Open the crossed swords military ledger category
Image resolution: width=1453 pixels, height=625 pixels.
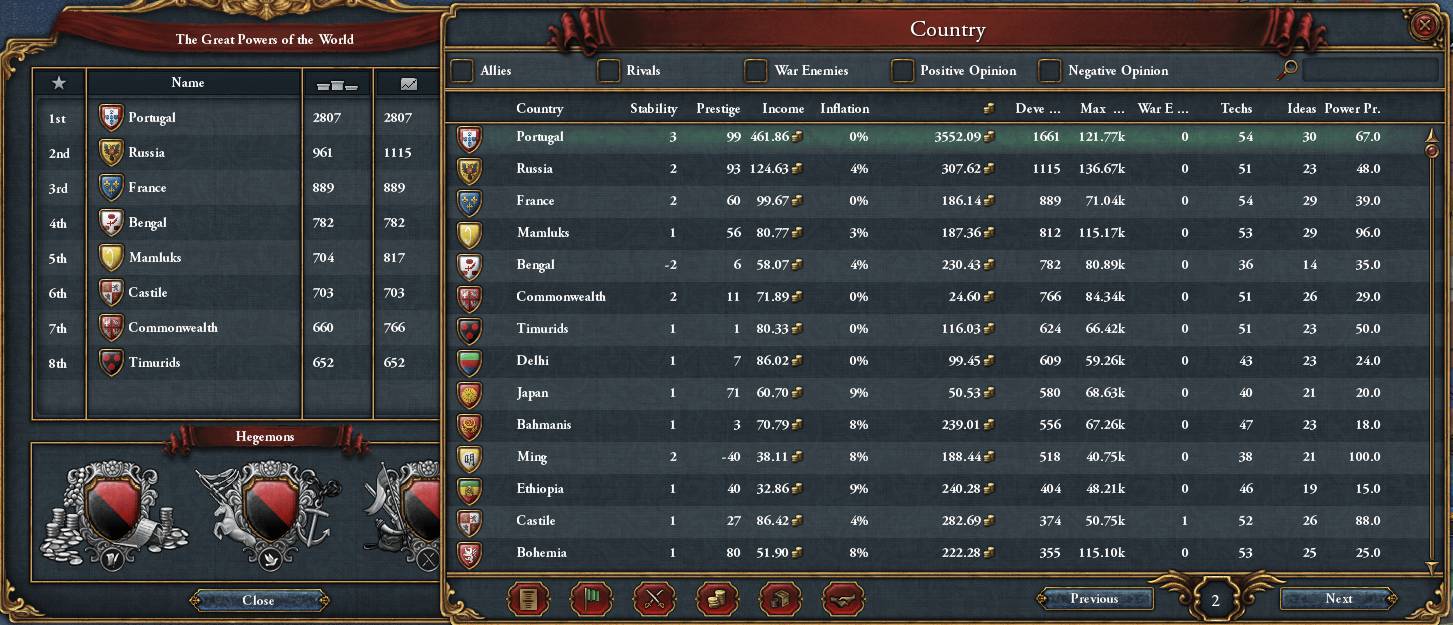pyautogui.click(x=655, y=599)
